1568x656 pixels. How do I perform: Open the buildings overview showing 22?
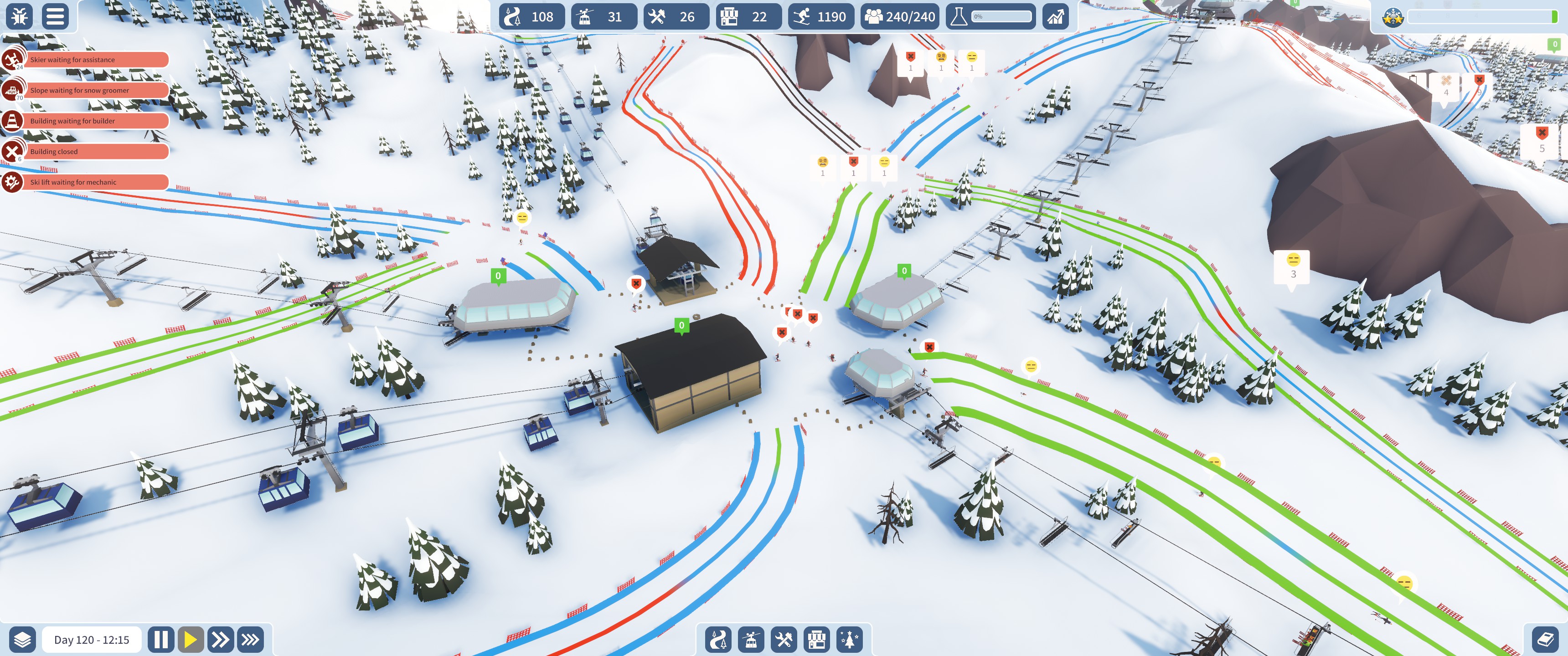pyautogui.click(x=749, y=16)
